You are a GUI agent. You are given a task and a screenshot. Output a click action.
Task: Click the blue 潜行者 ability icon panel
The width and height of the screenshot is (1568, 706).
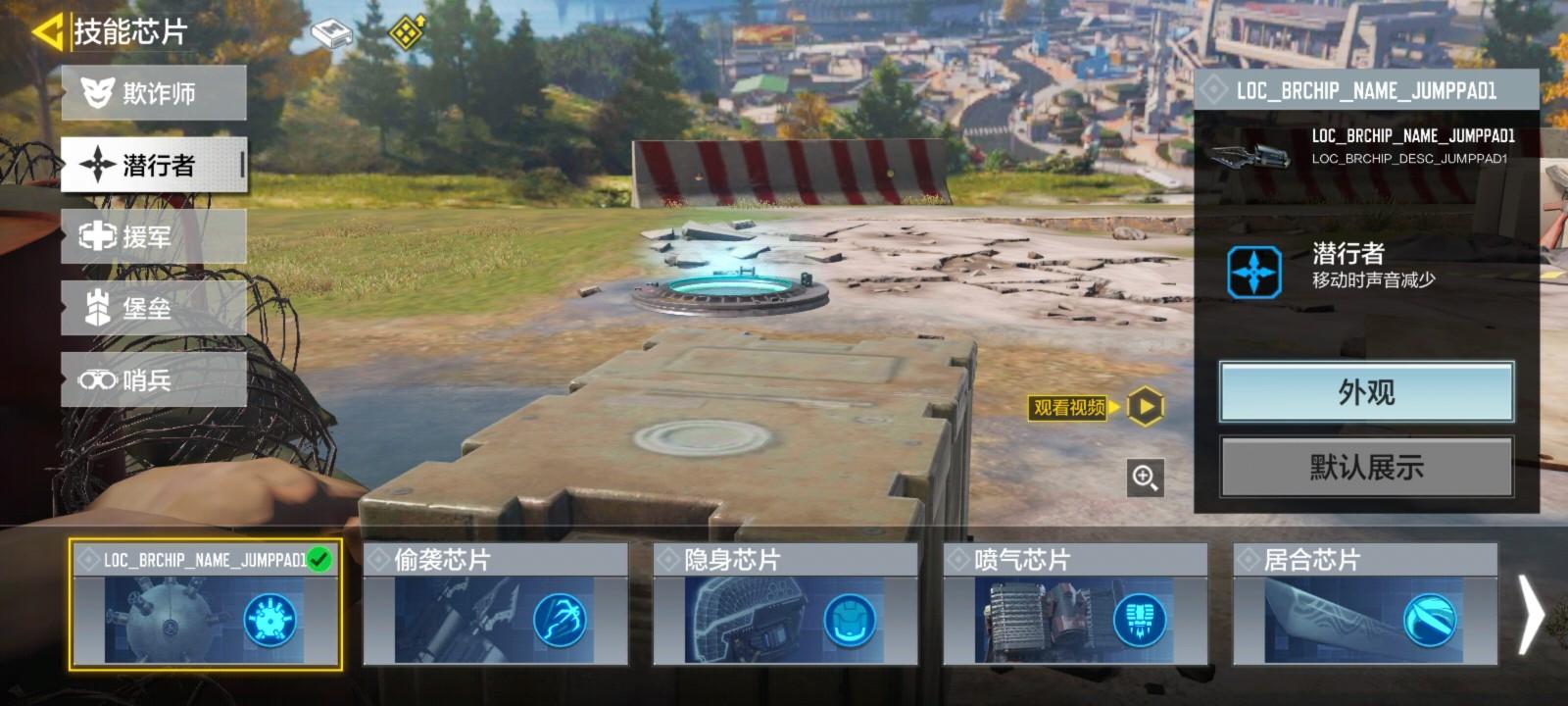(x=1255, y=272)
